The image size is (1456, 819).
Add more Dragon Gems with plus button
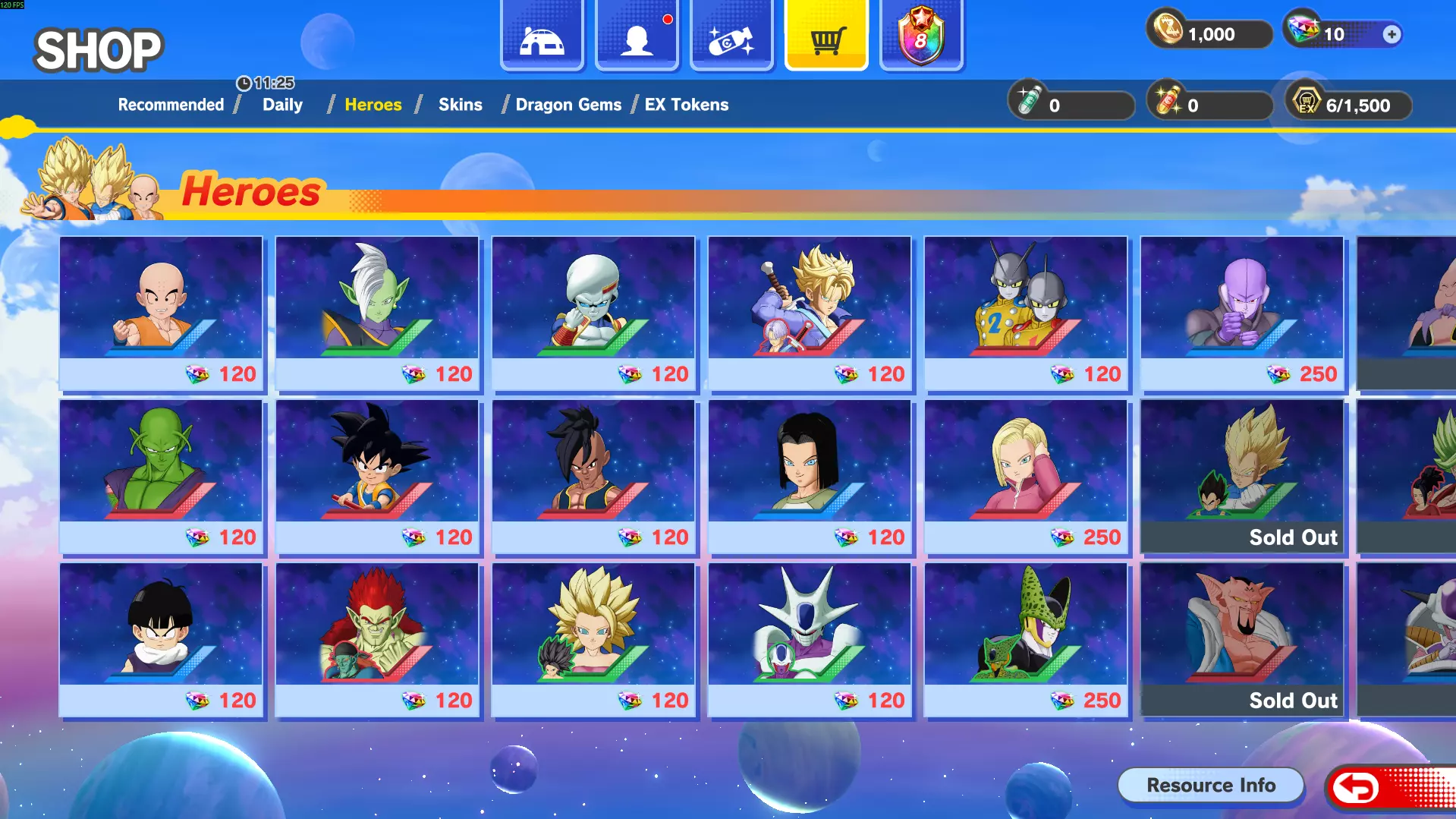1392,34
